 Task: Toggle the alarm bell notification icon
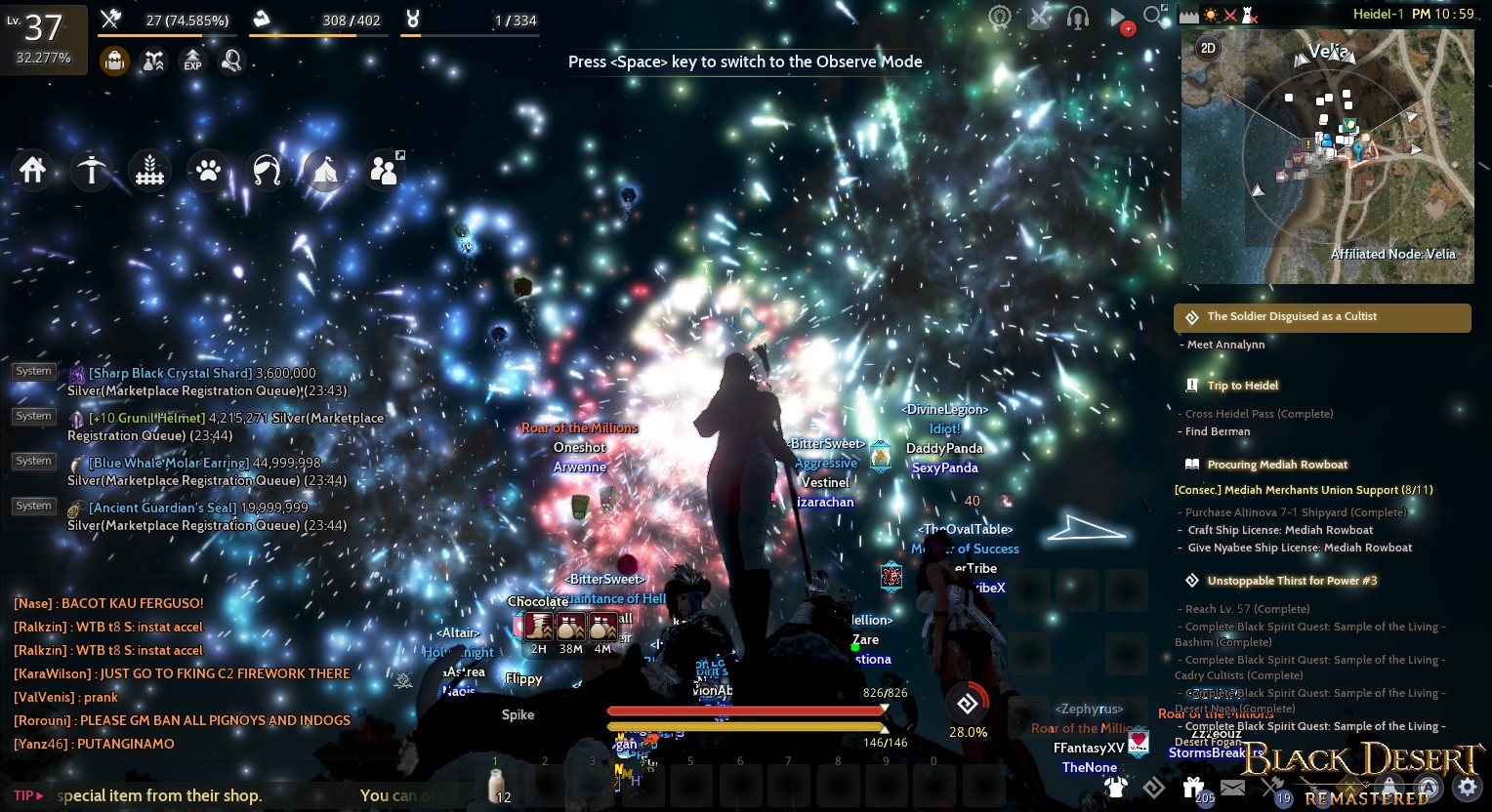(x=1389, y=787)
